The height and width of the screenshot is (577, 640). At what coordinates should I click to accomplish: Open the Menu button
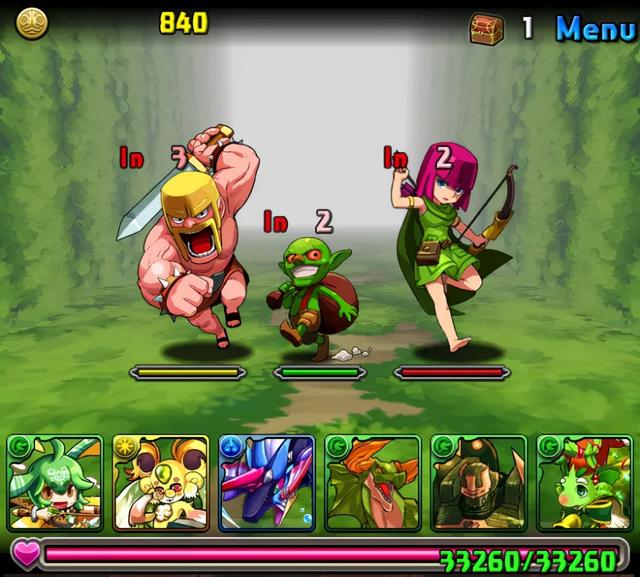coord(595,28)
